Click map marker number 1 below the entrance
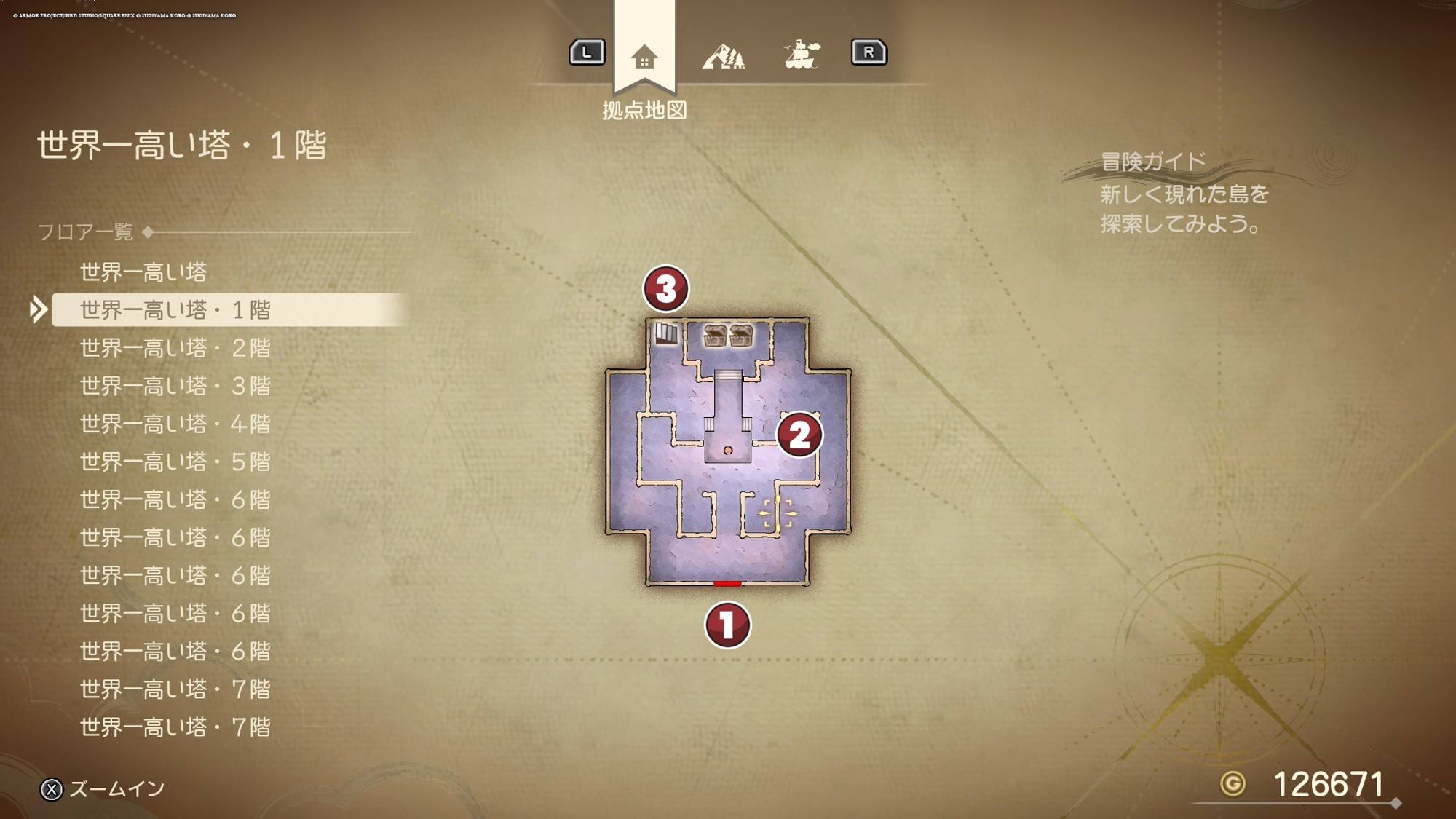The image size is (1456, 819). click(x=727, y=625)
